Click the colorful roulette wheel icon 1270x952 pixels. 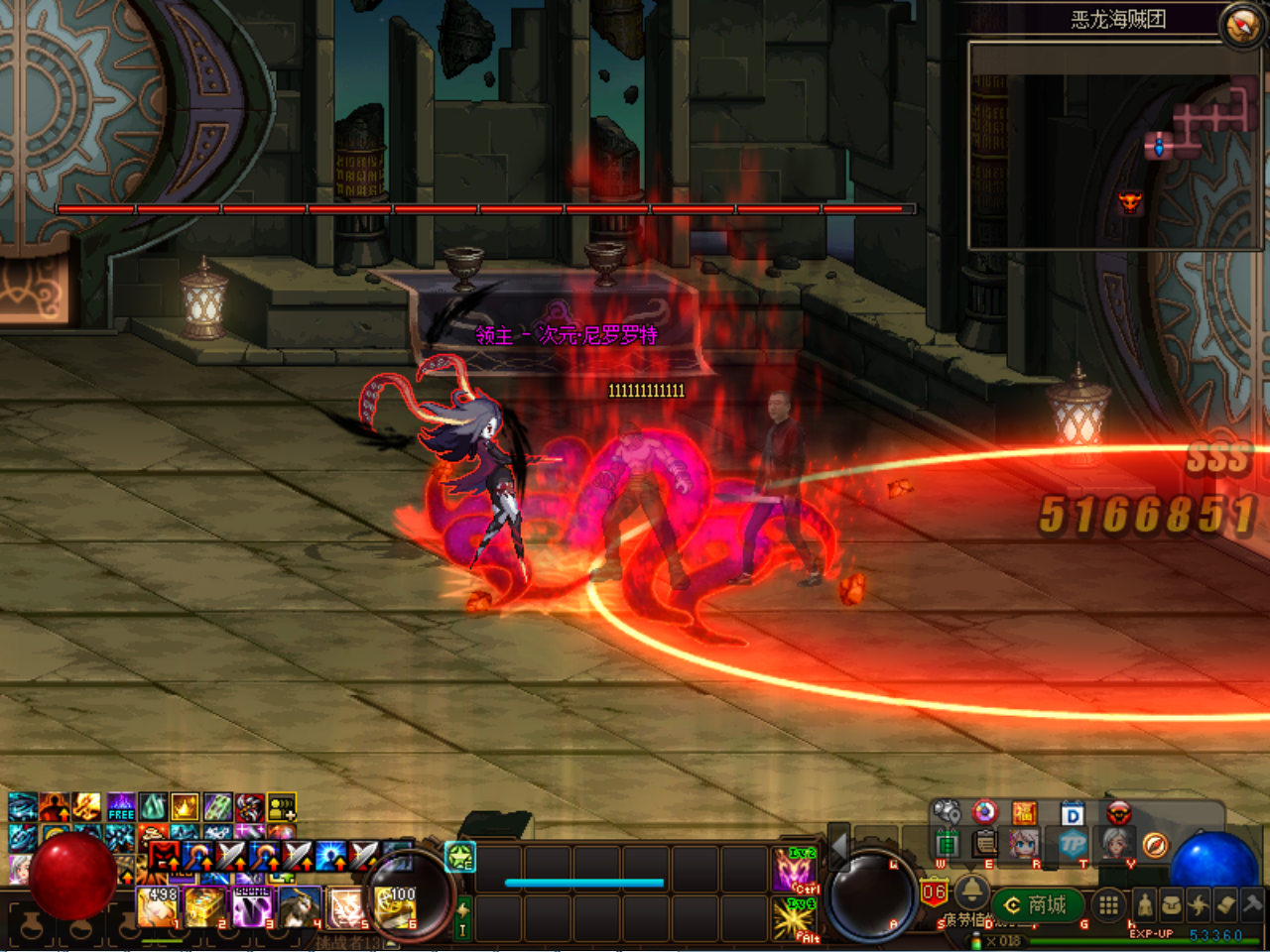pyautogui.click(x=984, y=812)
